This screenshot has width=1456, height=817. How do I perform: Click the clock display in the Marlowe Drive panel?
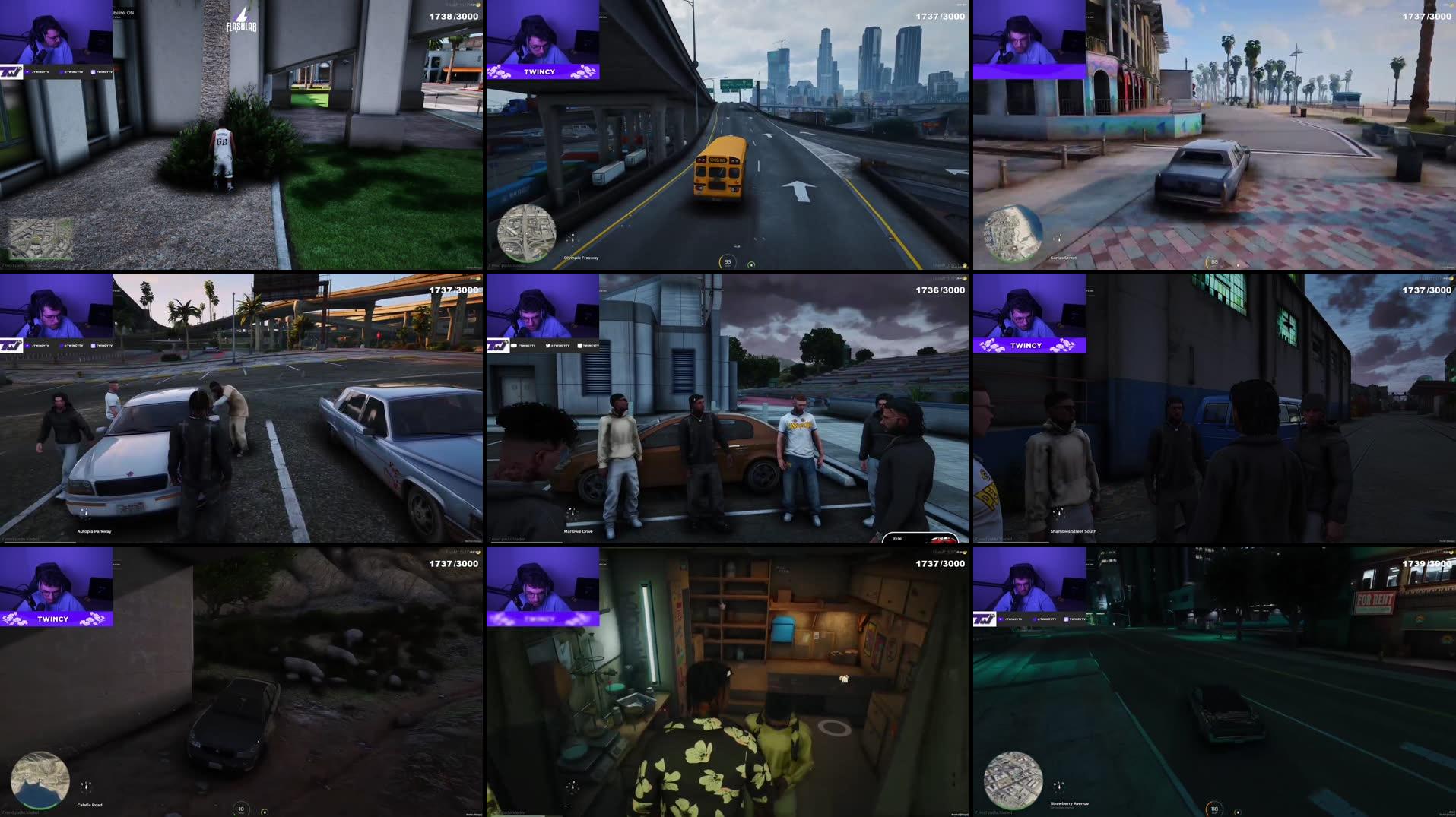tap(896, 537)
